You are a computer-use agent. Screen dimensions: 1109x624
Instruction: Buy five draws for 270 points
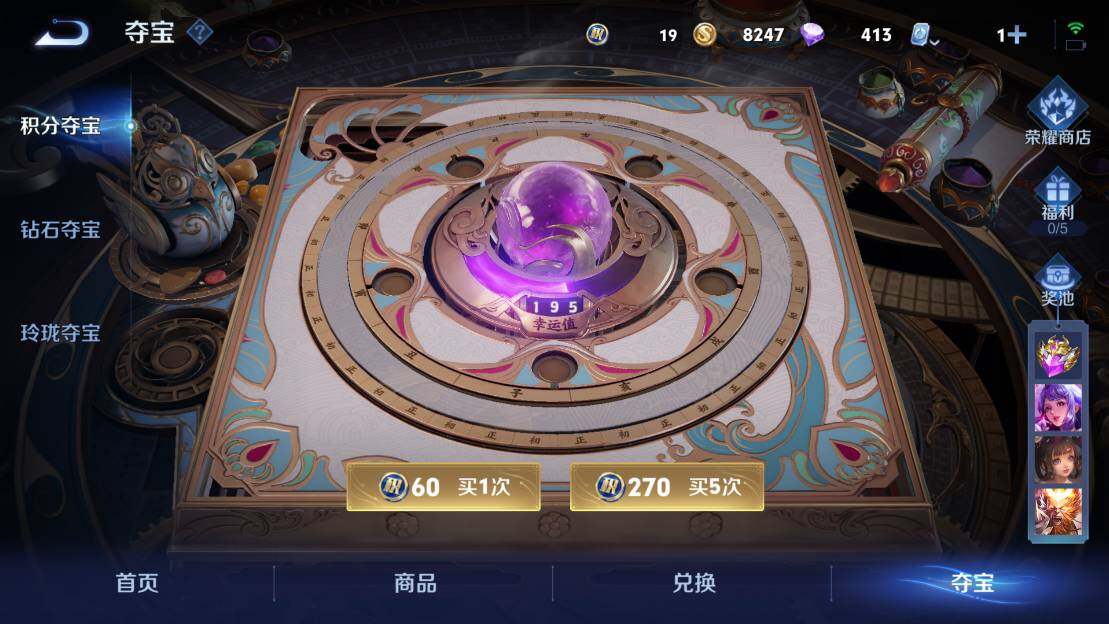[666, 487]
